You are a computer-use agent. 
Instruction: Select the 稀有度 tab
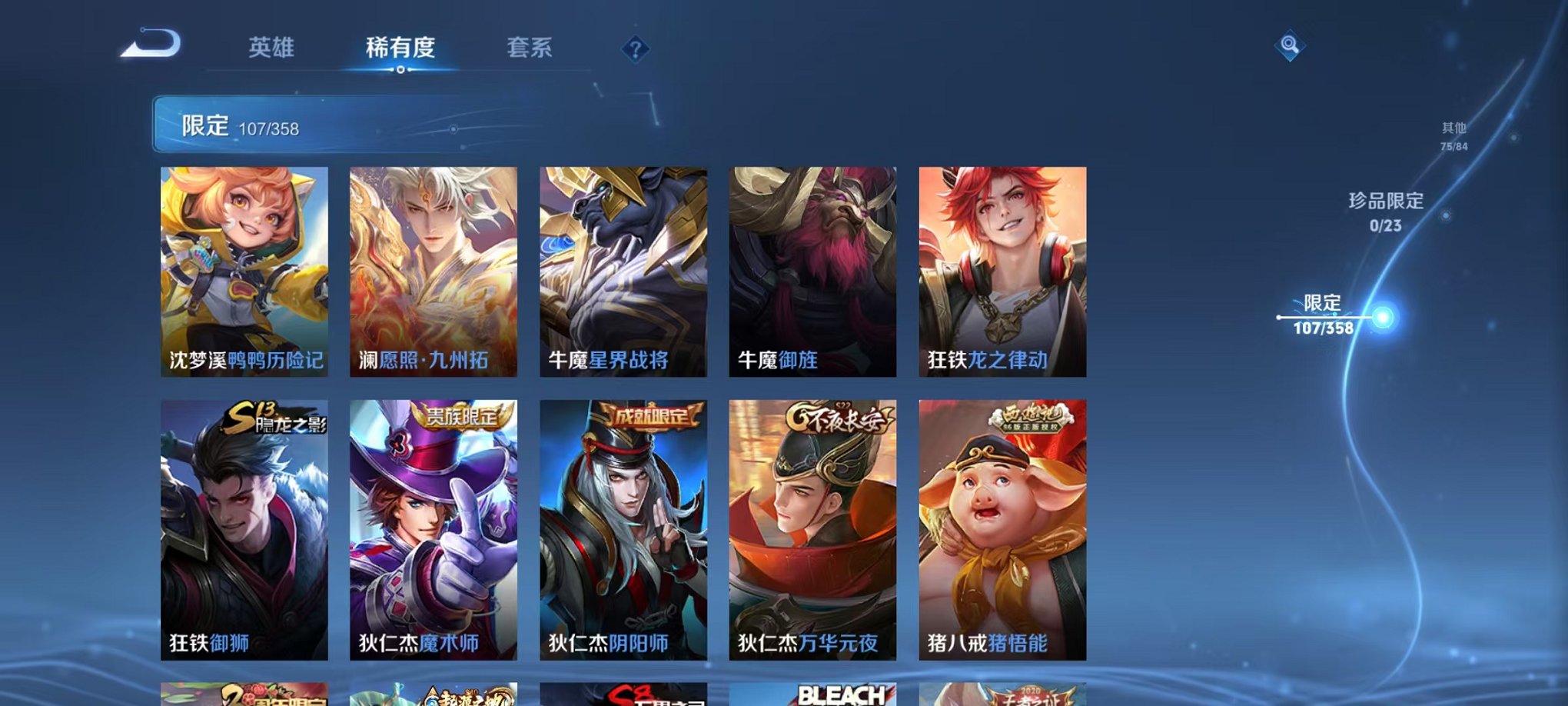pyautogui.click(x=400, y=48)
